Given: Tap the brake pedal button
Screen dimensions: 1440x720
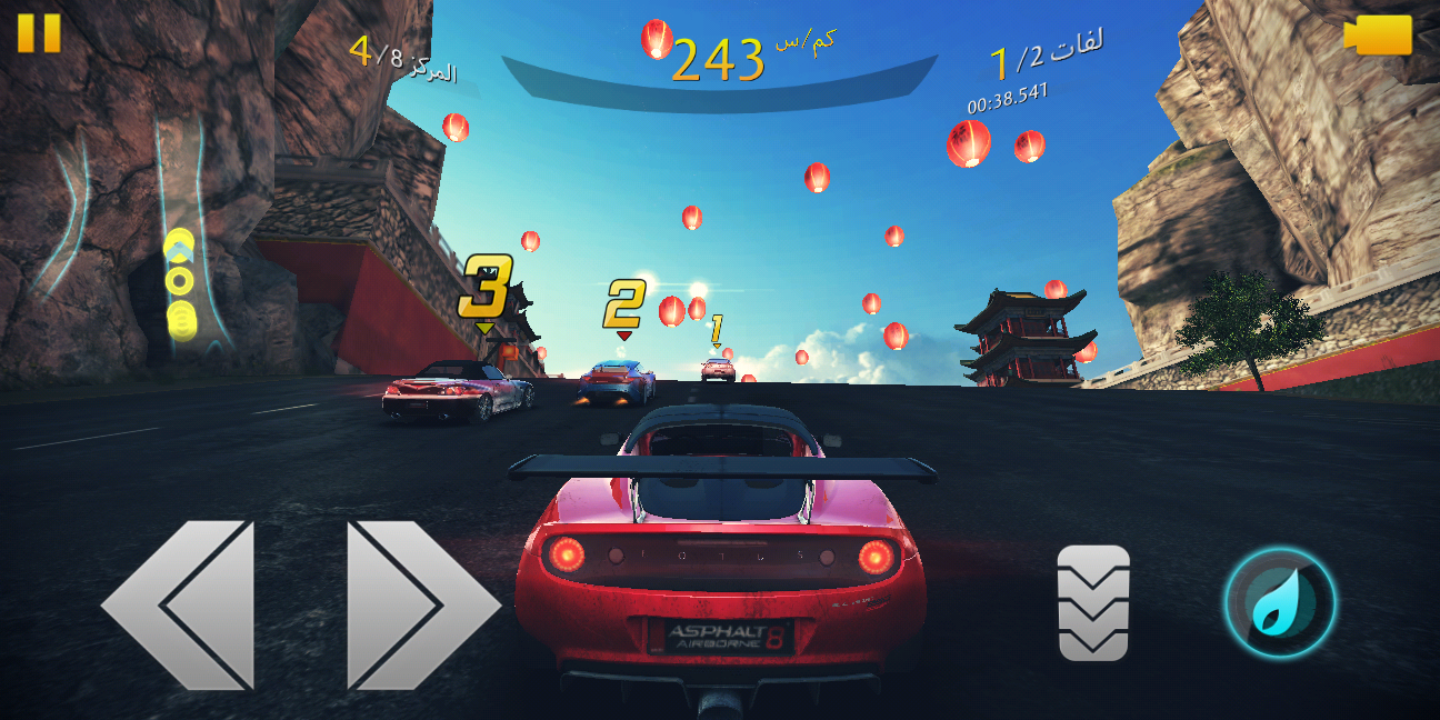Looking at the screenshot, I should pos(1093,603).
